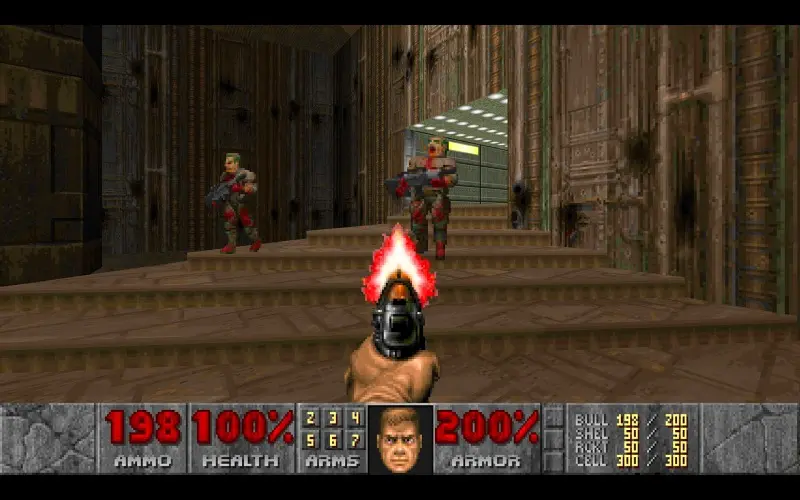800x500 pixels.
Task: Pick weapon slot 6 in the Arms panel
Action: 333,440
